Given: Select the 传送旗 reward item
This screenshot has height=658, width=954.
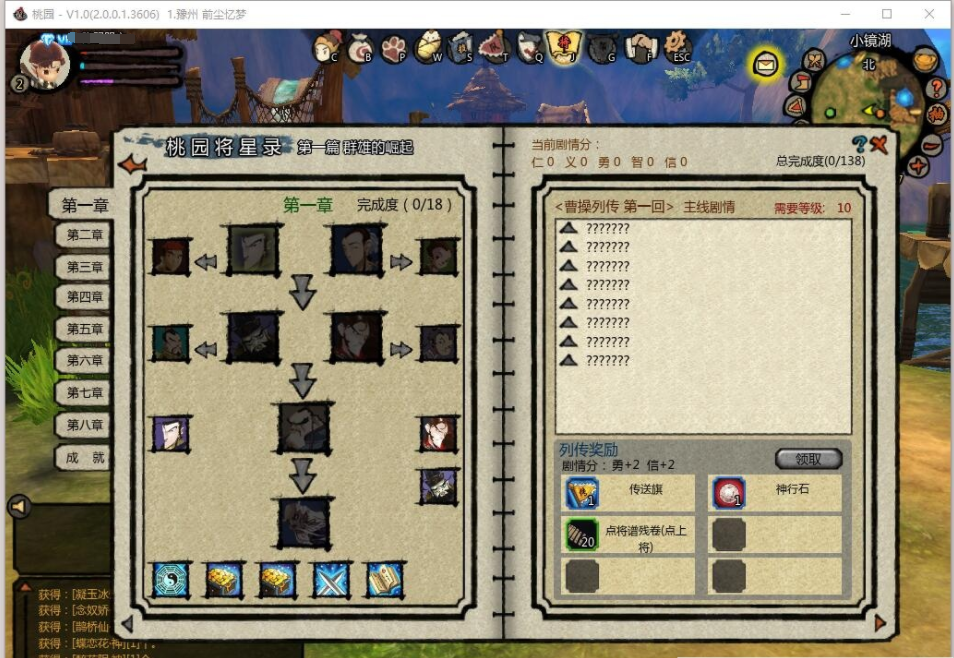Looking at the screenshot, I should point(581,493).
